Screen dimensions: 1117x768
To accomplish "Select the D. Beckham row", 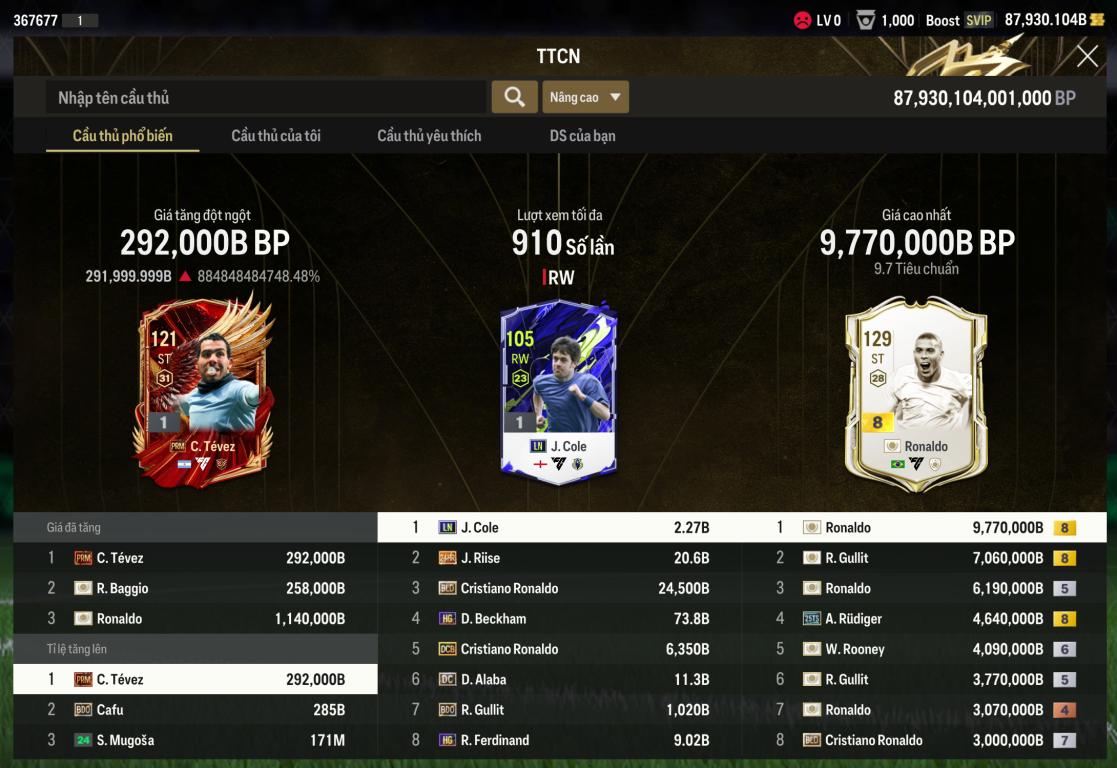I will [x=559, y=619].
